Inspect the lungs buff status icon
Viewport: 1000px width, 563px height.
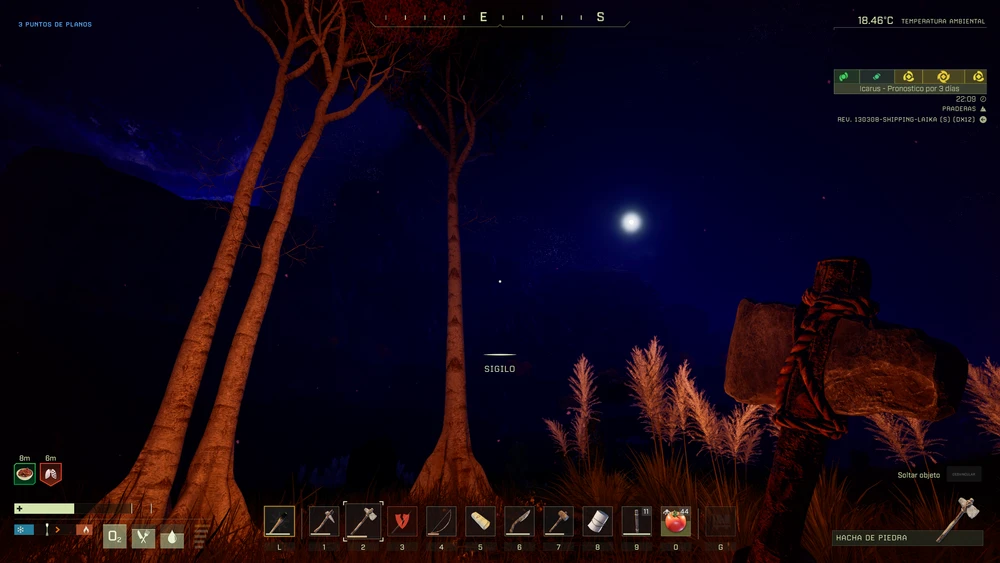coord(51,474)
